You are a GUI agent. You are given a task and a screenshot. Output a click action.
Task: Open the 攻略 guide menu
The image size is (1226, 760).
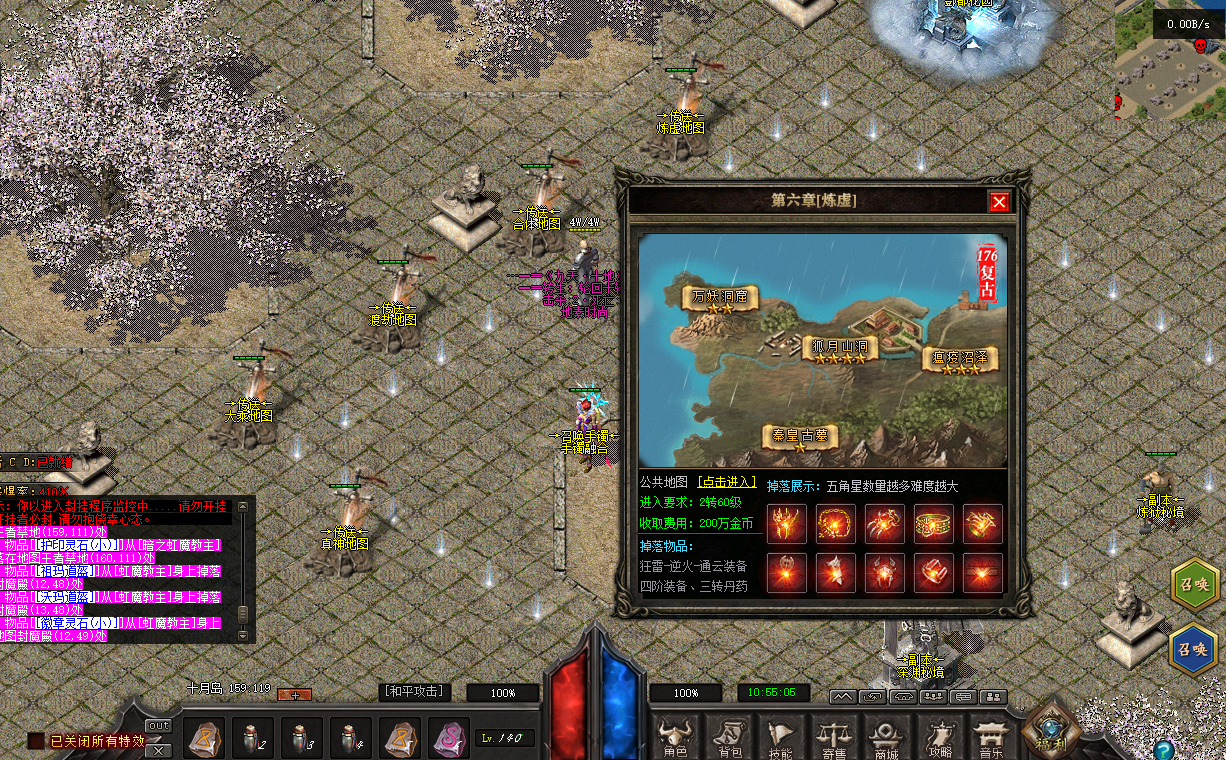tap(939, 738)
